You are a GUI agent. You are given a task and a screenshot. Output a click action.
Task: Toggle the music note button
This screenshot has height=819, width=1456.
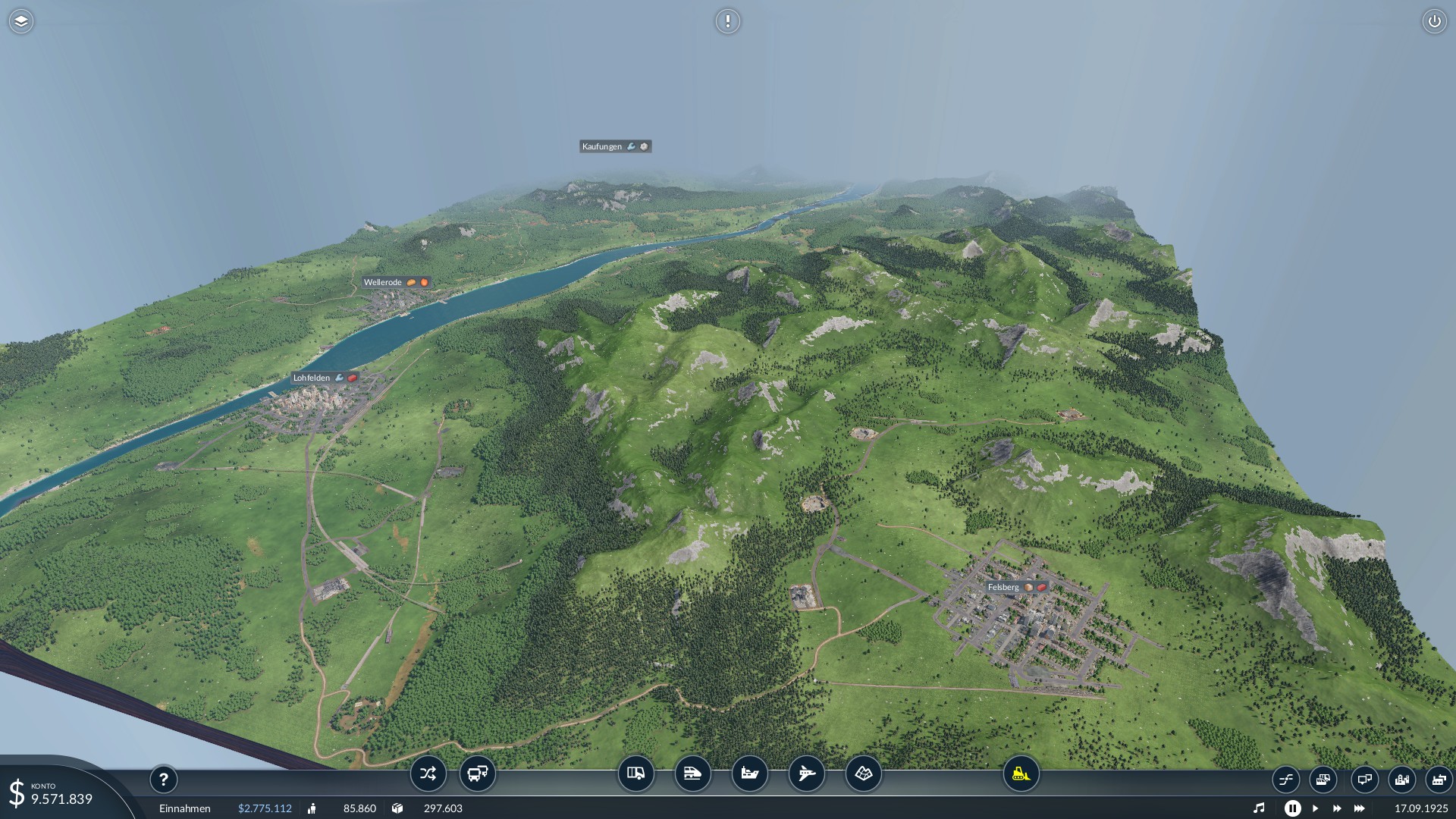(1259, 808)
